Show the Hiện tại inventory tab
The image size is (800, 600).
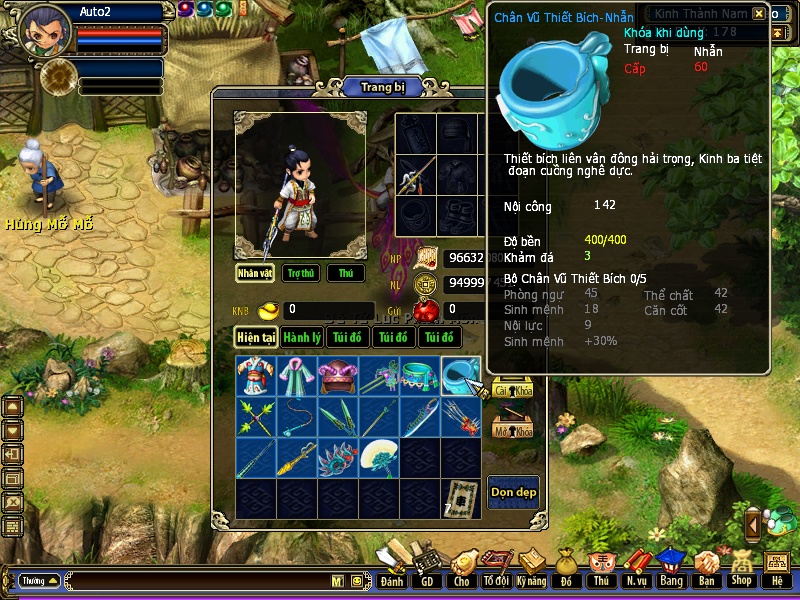pos(256,338)
